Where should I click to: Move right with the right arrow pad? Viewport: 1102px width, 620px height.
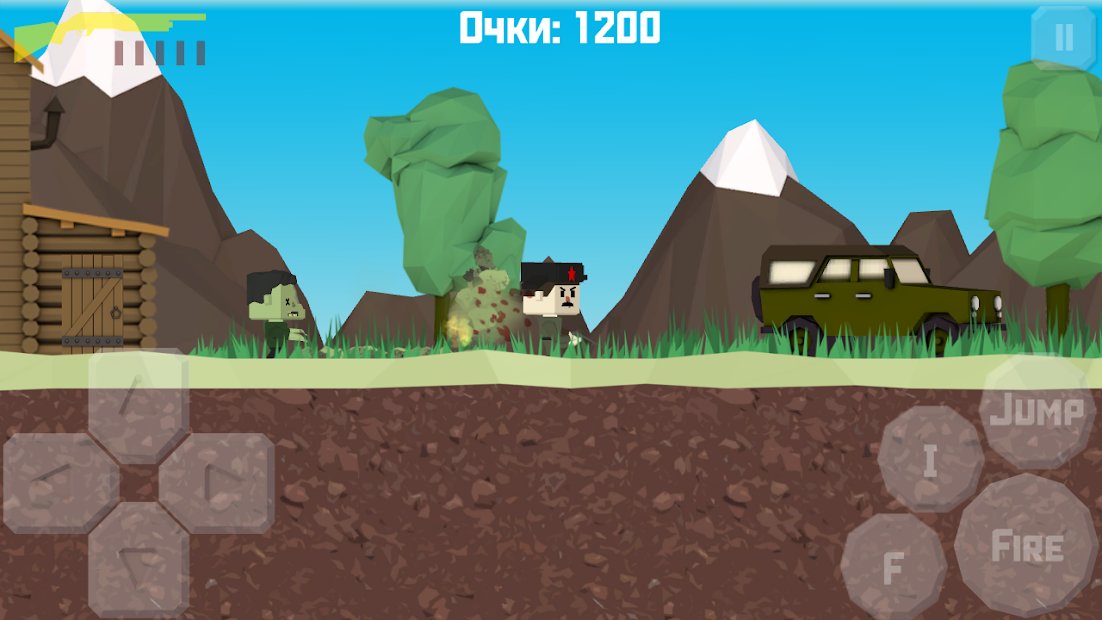coord(217,483)
